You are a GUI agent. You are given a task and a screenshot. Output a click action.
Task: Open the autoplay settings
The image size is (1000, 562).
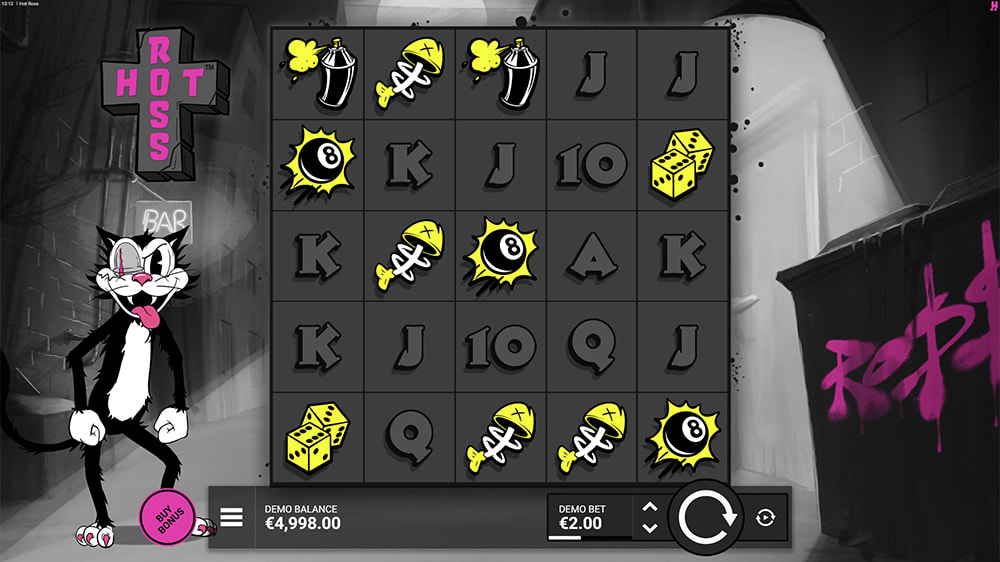coord(765,517)
